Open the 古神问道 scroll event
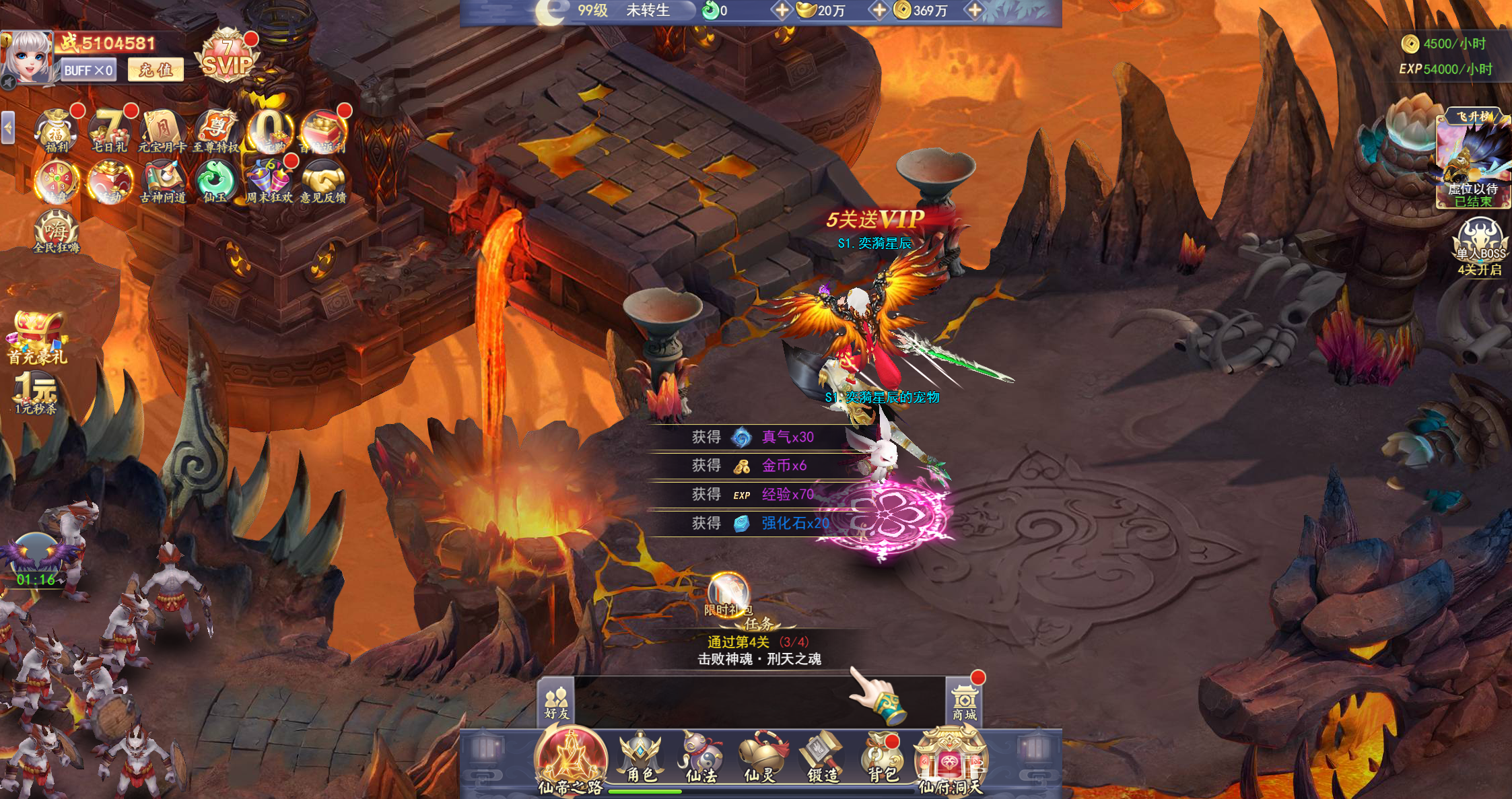The image size is (1512, 799). pos(162,181)
